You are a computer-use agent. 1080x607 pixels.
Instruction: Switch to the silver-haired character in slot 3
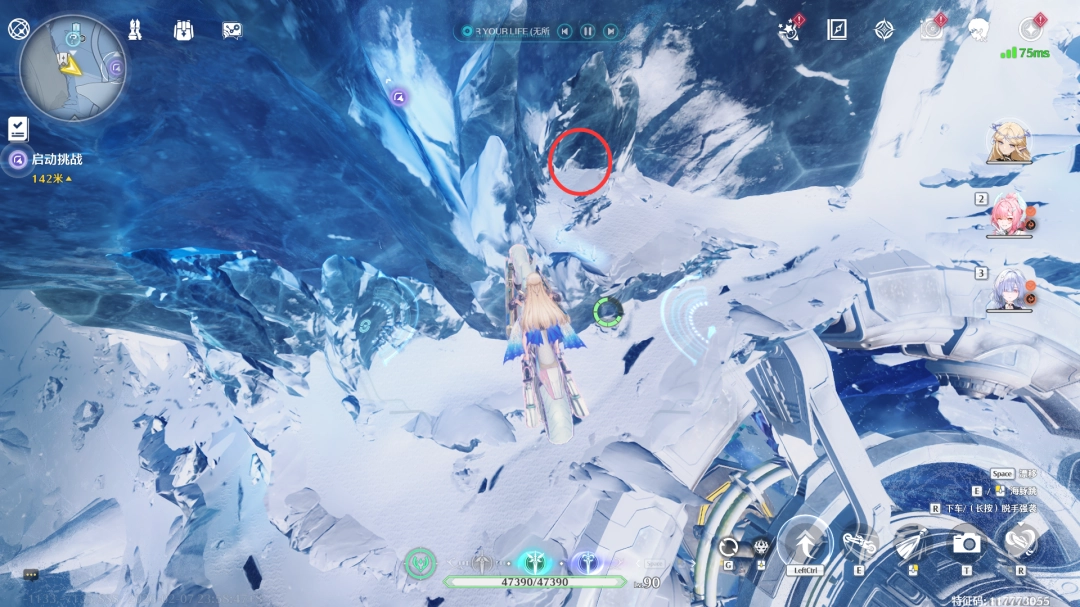pyautogui.click(x=1009, y=290)
